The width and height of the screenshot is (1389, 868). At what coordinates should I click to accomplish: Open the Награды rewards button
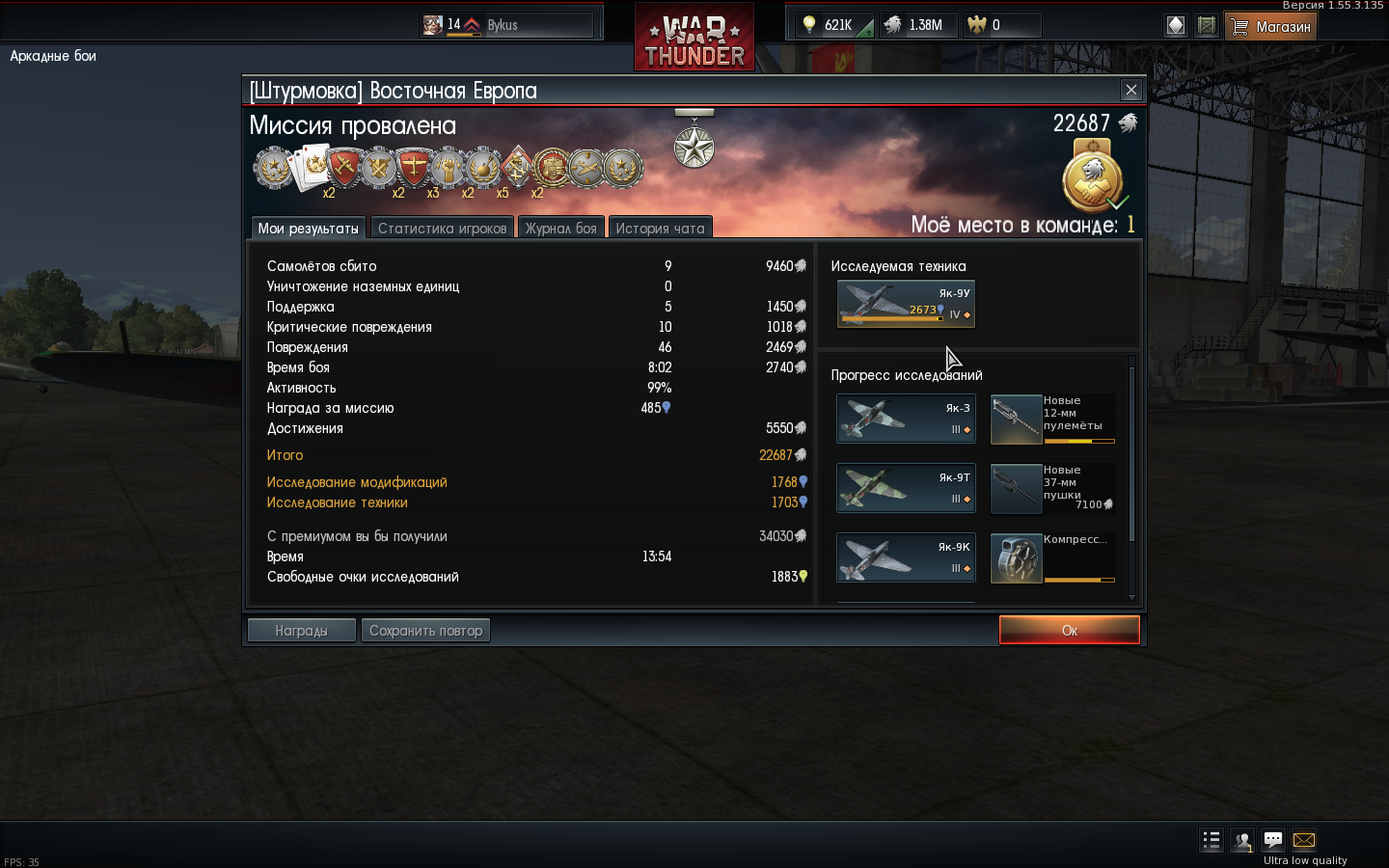click(301, 630)
